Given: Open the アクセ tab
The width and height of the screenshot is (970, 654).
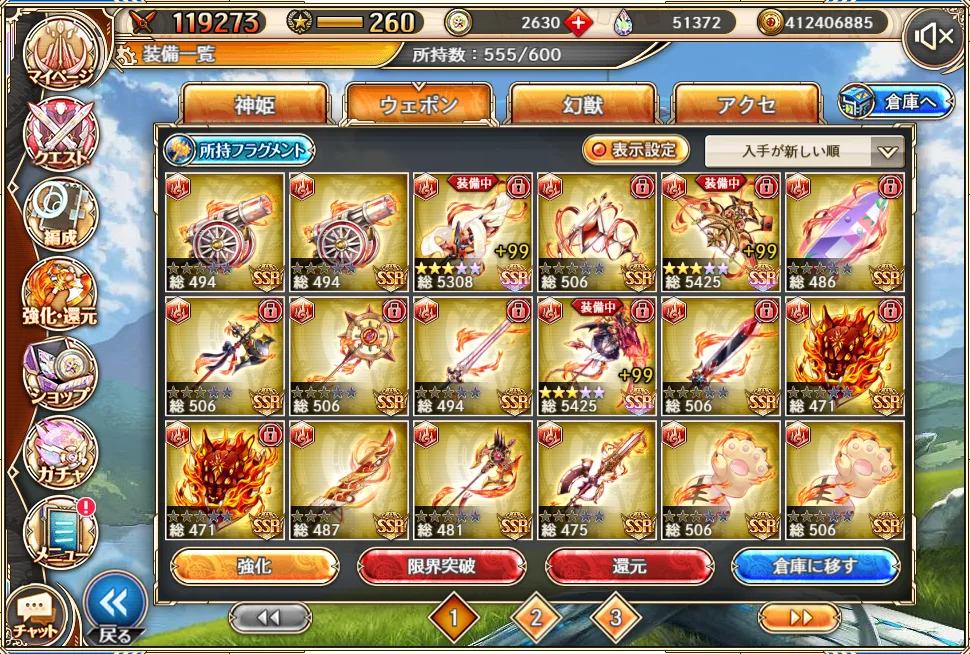Looking at the screenshot, I should [x=746, y=105].
